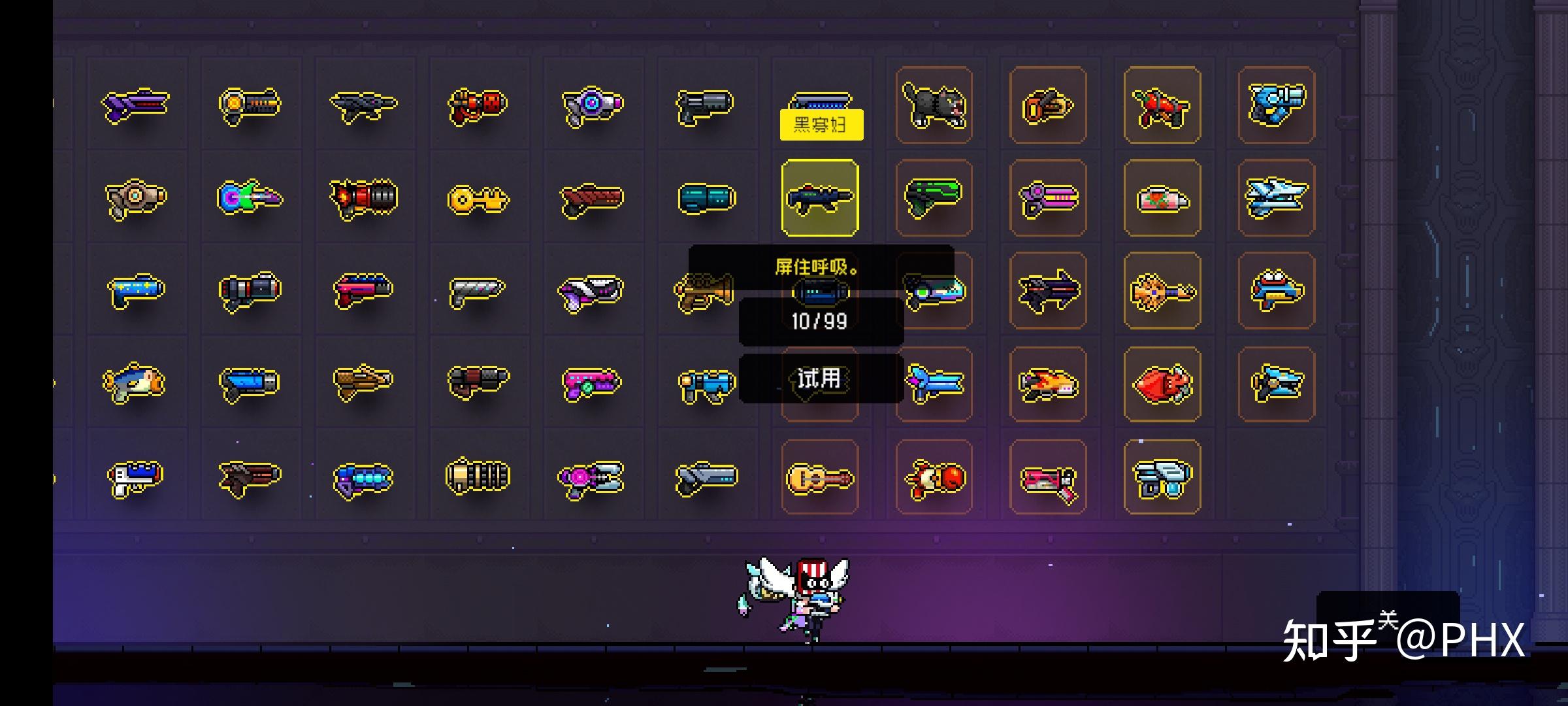This screenshot has height=706, width=1568.
Task: Choose the blue gun with yellow stars
Action: pos(136,290)
